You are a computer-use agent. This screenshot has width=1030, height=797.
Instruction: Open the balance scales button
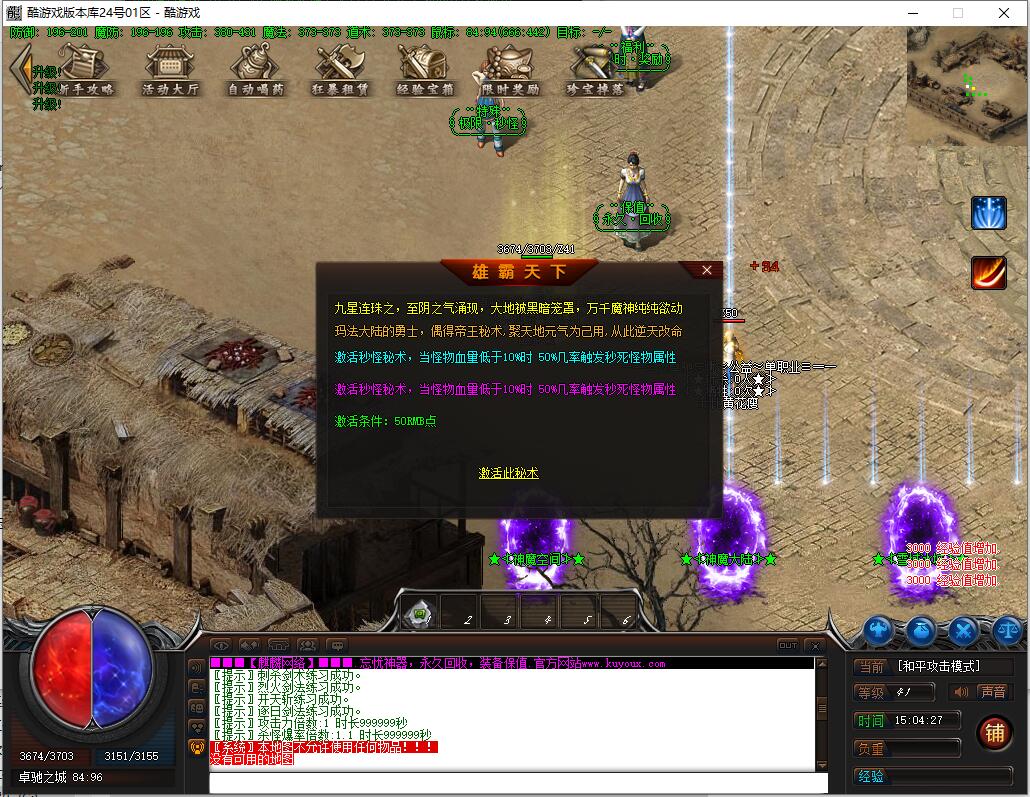(x=1006, y=630)
